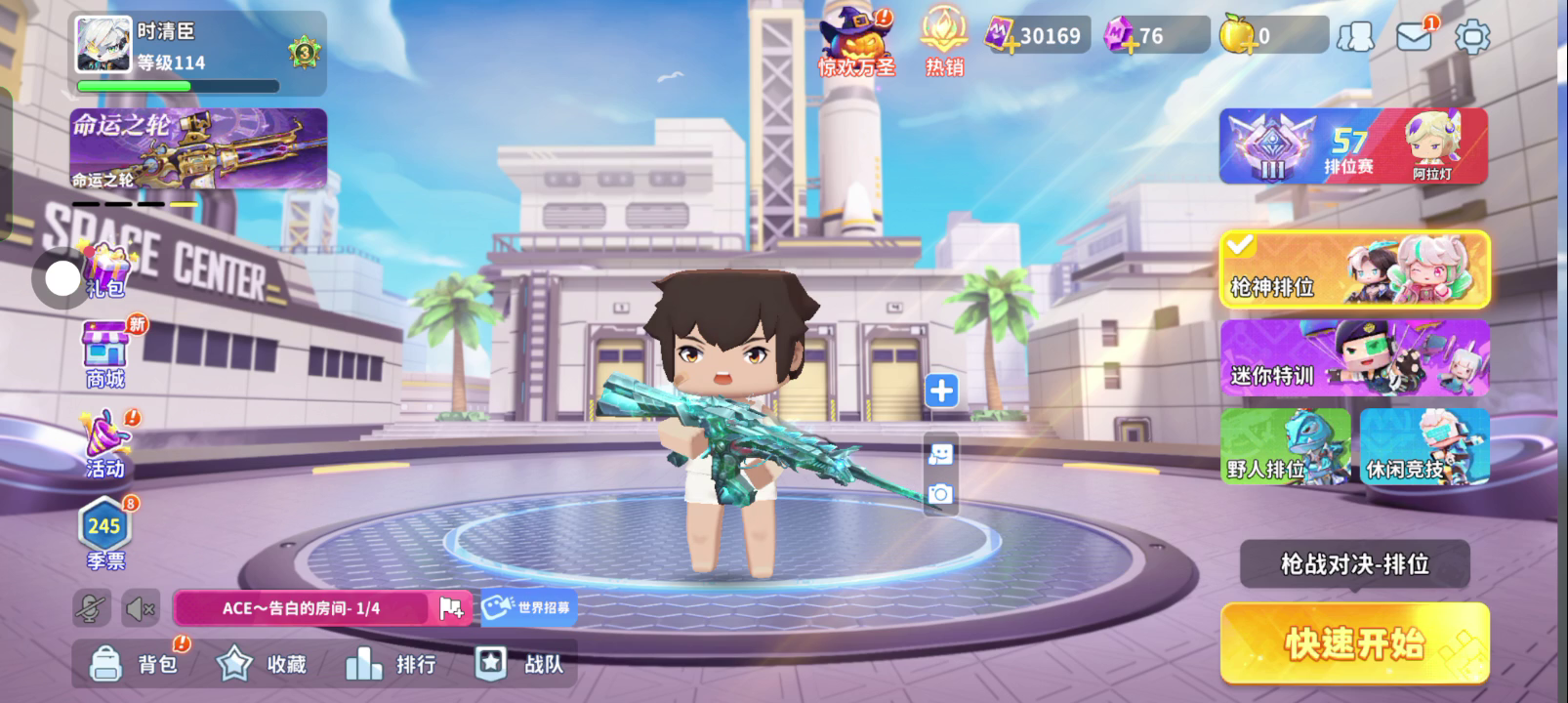Choose the 迷你特训 mode tile
The width and height of the screenshot is (1568, 703).
point(1354,358)
